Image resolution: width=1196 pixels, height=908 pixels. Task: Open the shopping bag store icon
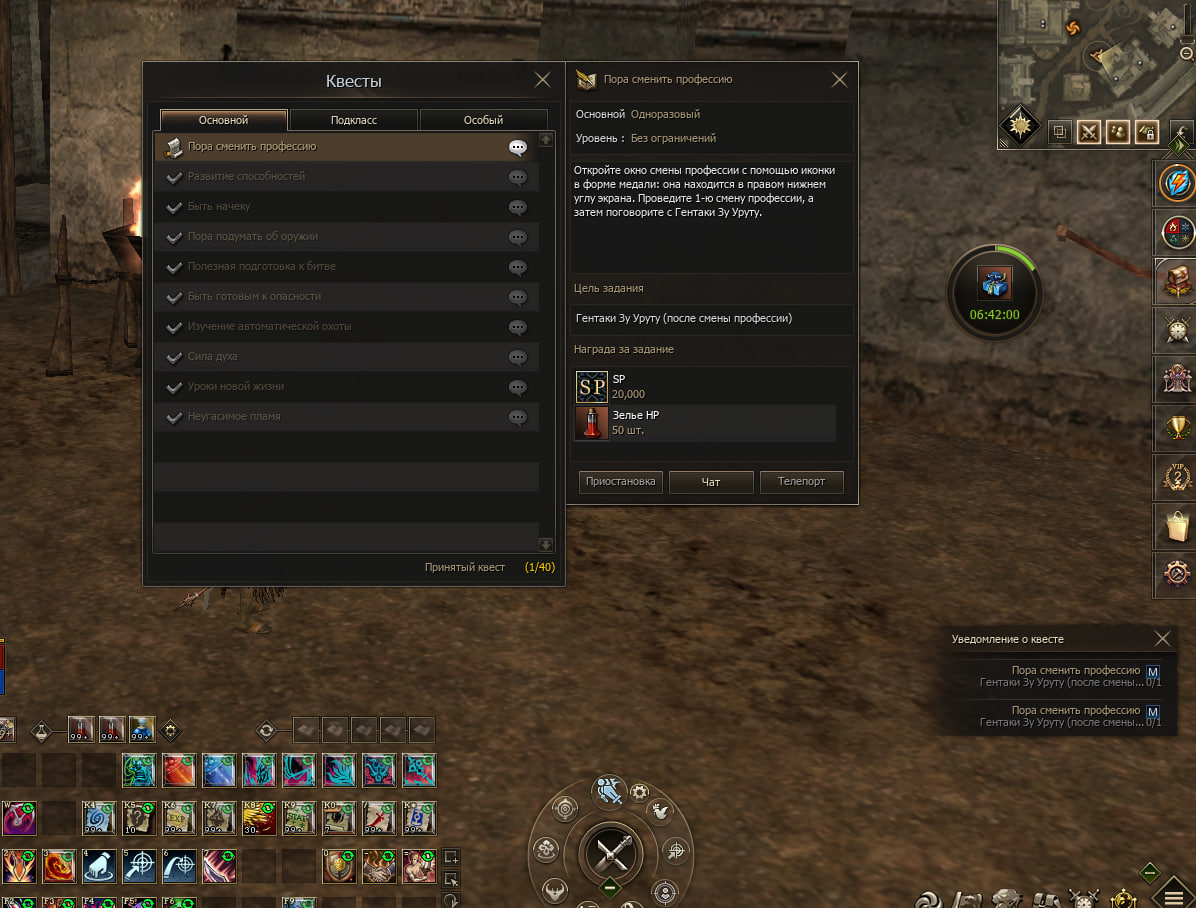[1174, 524]
